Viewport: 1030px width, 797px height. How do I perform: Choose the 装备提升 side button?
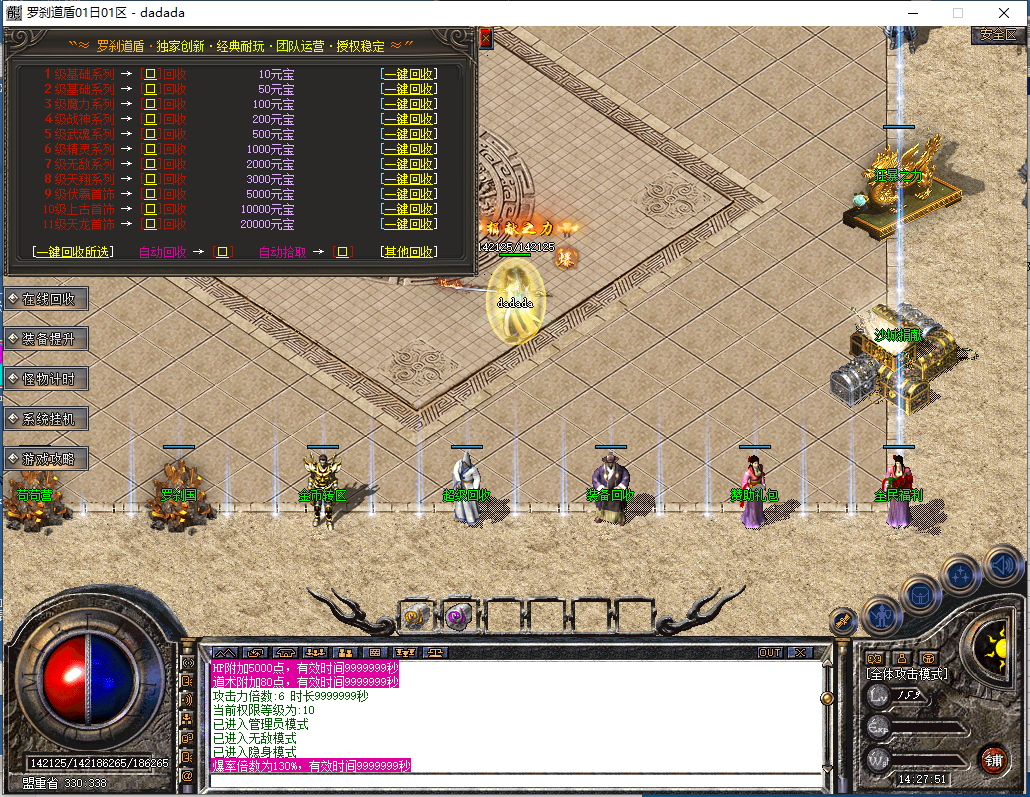47,339
